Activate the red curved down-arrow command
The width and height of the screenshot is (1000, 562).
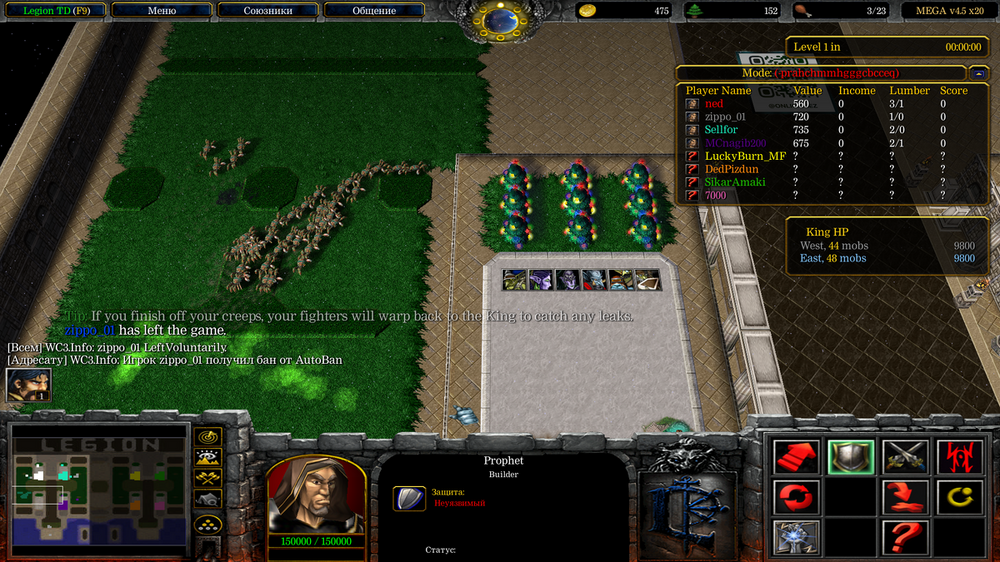[x=905, y=497]
